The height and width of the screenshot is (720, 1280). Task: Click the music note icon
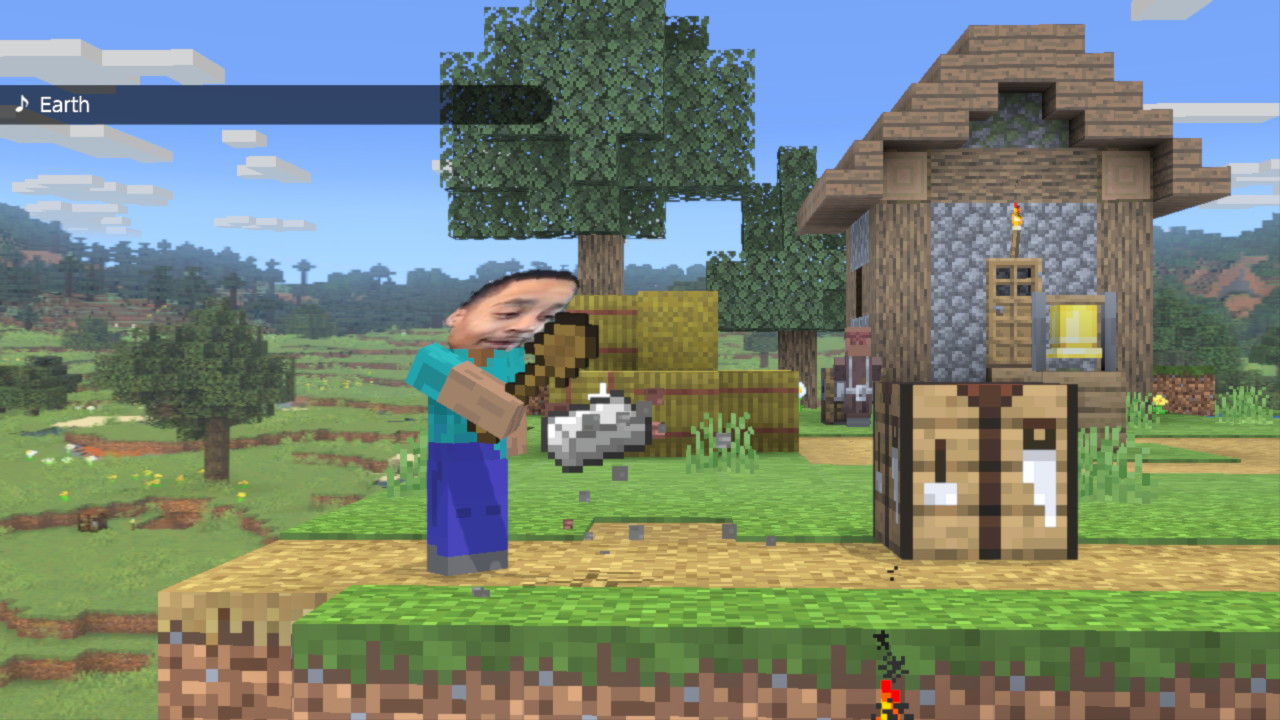click(20, 104)
